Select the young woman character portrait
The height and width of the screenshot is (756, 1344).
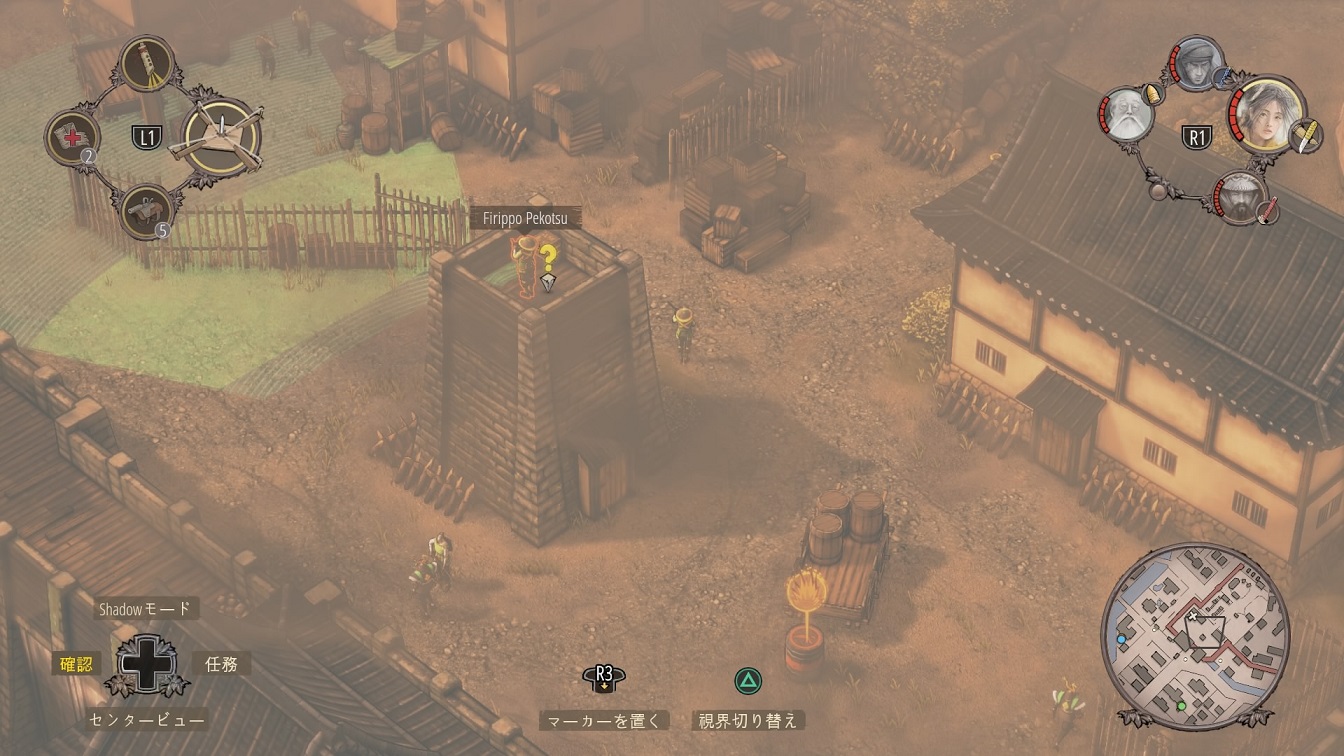click(1267, 113)
